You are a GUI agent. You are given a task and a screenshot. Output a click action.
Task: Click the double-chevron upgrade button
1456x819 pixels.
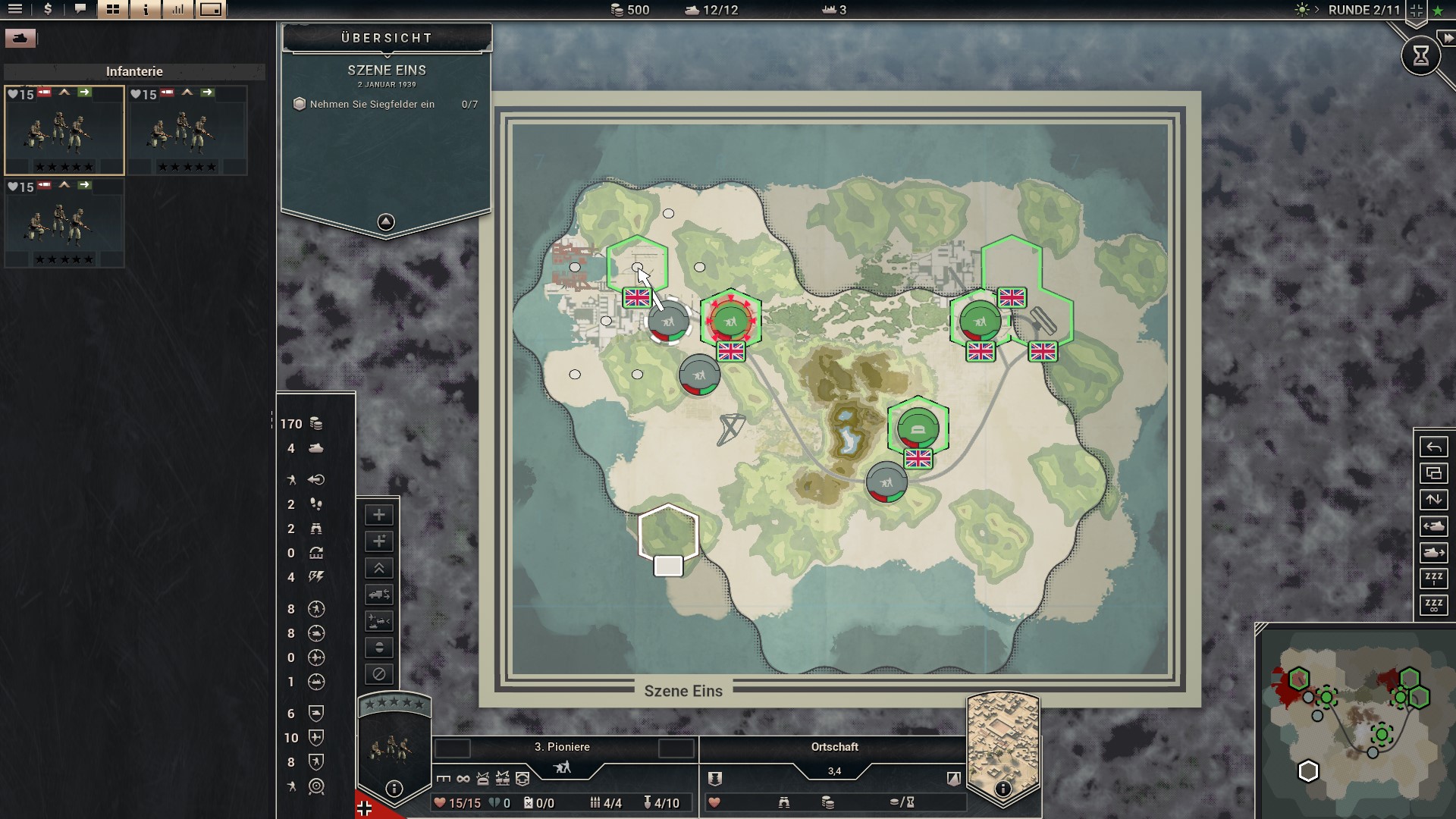click(x=379, y=567)
